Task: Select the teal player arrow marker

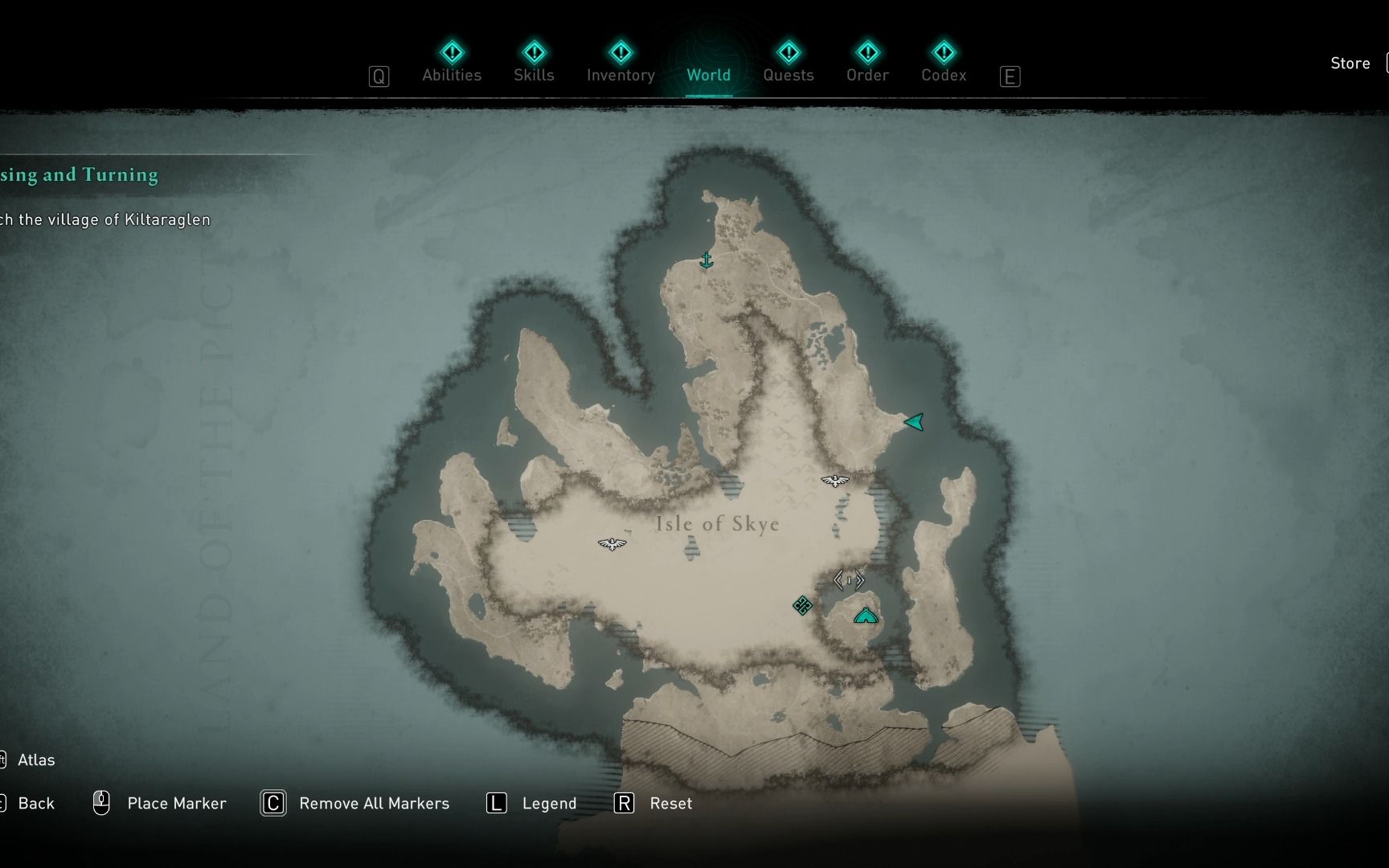Action: 914,422
